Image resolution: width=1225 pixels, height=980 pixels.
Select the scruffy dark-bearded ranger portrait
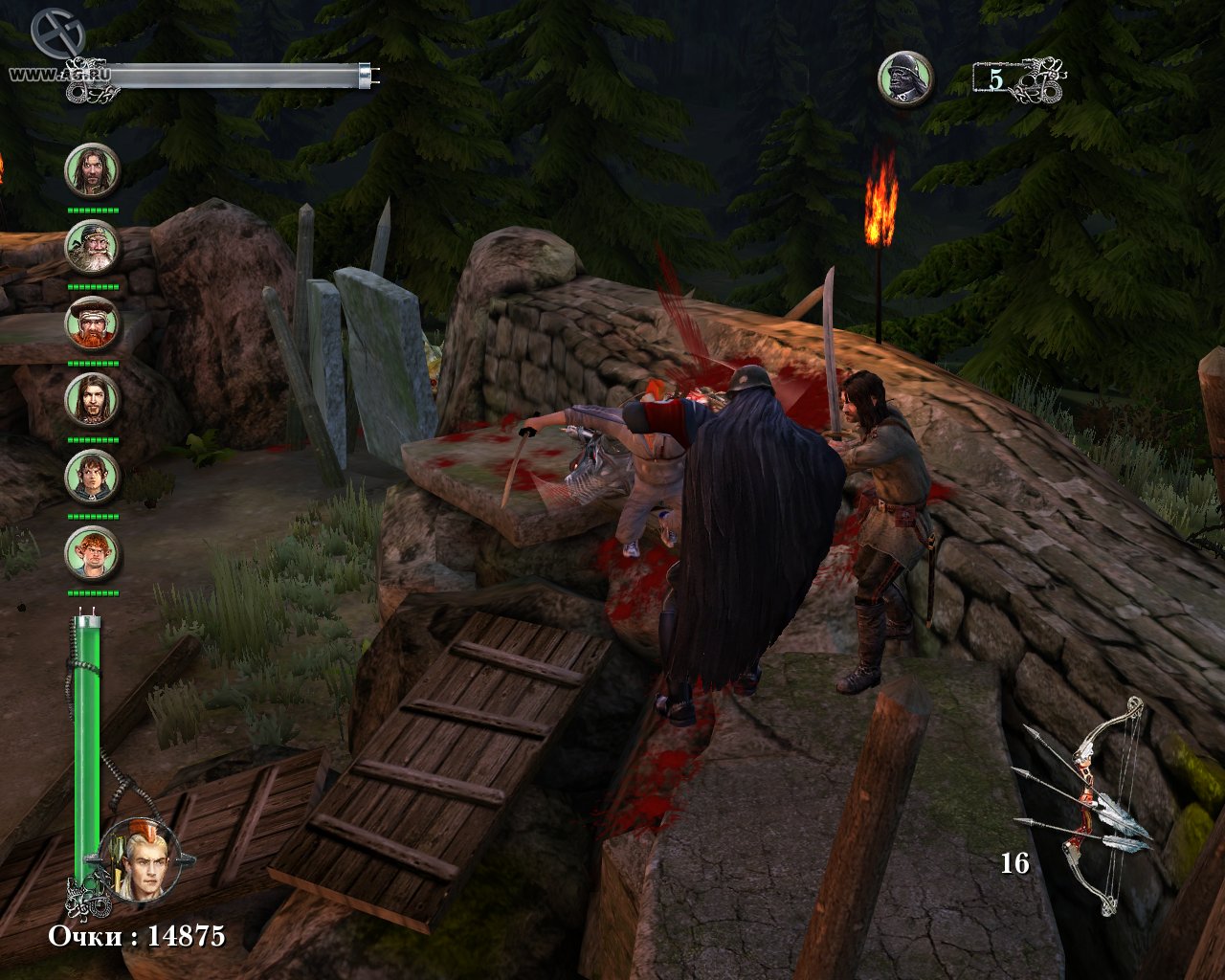[92, 170]
